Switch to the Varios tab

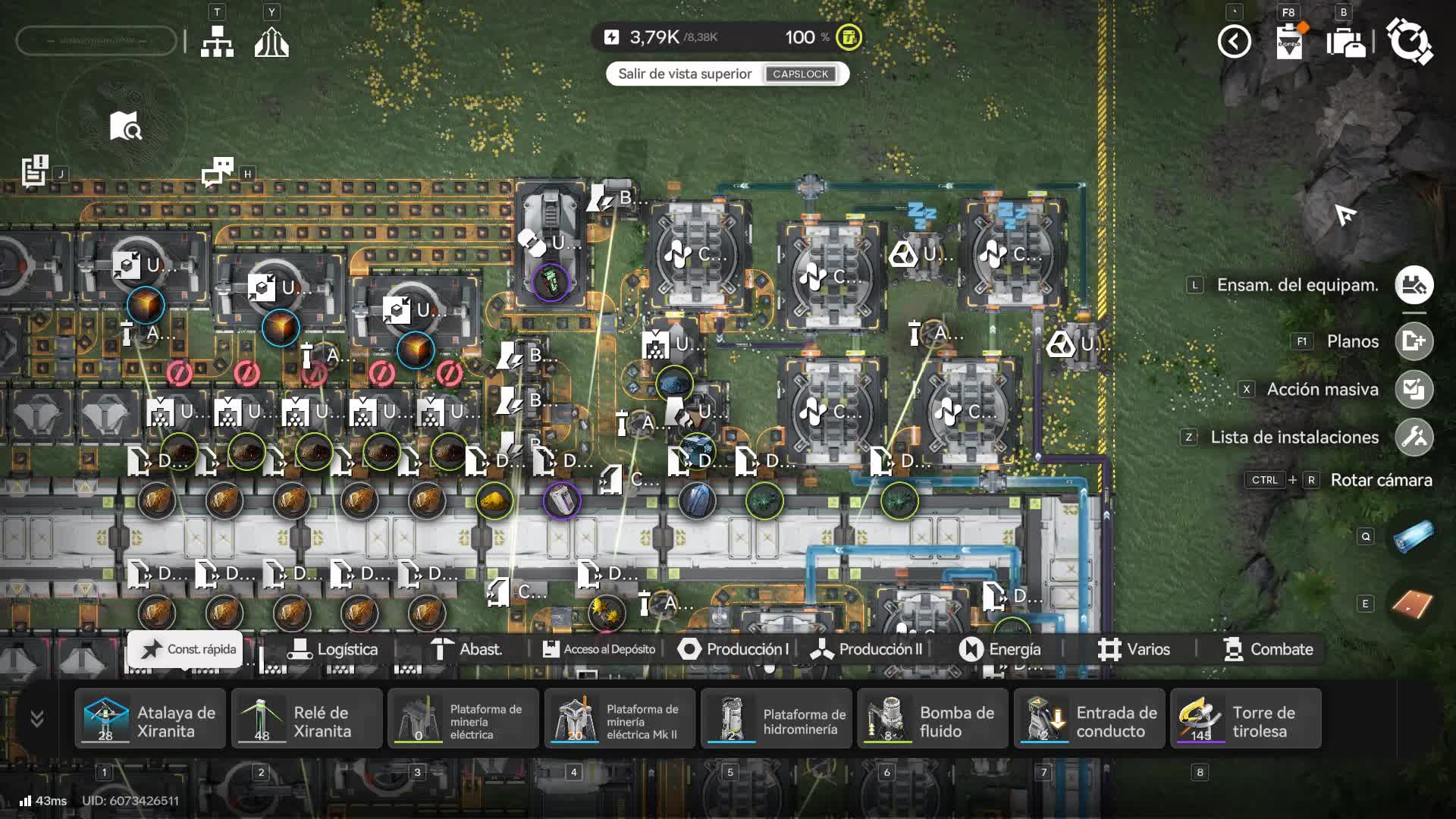click(x=1134, y=649)
